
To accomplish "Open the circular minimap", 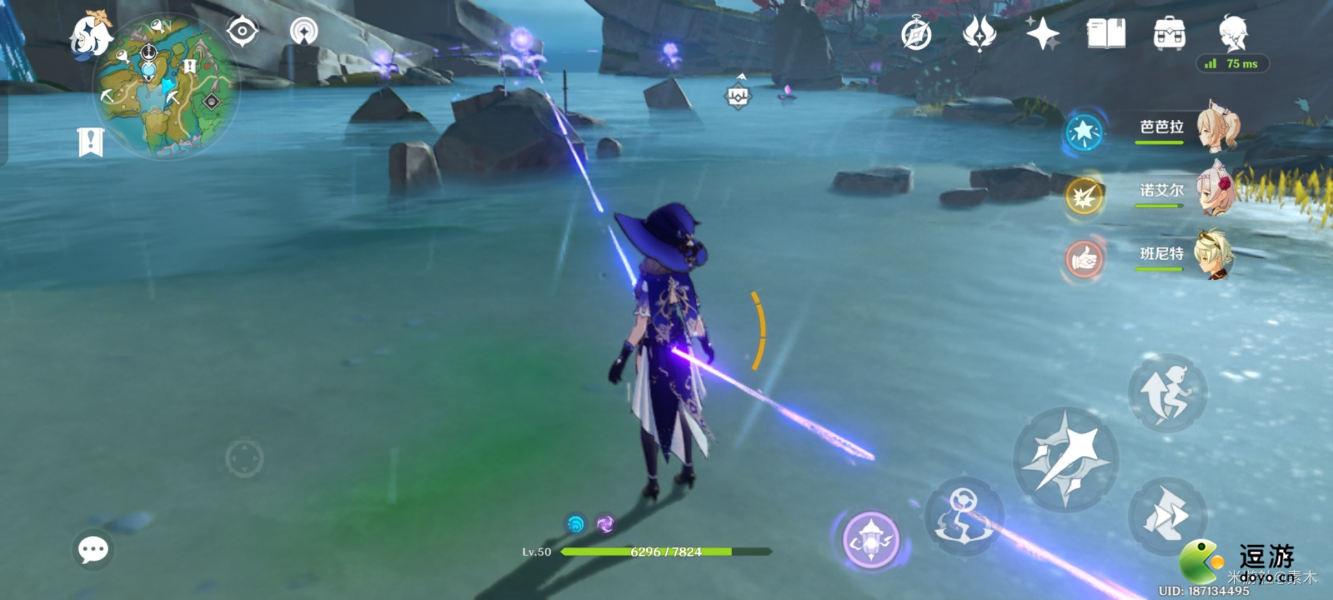I will (x=165, y=87).
